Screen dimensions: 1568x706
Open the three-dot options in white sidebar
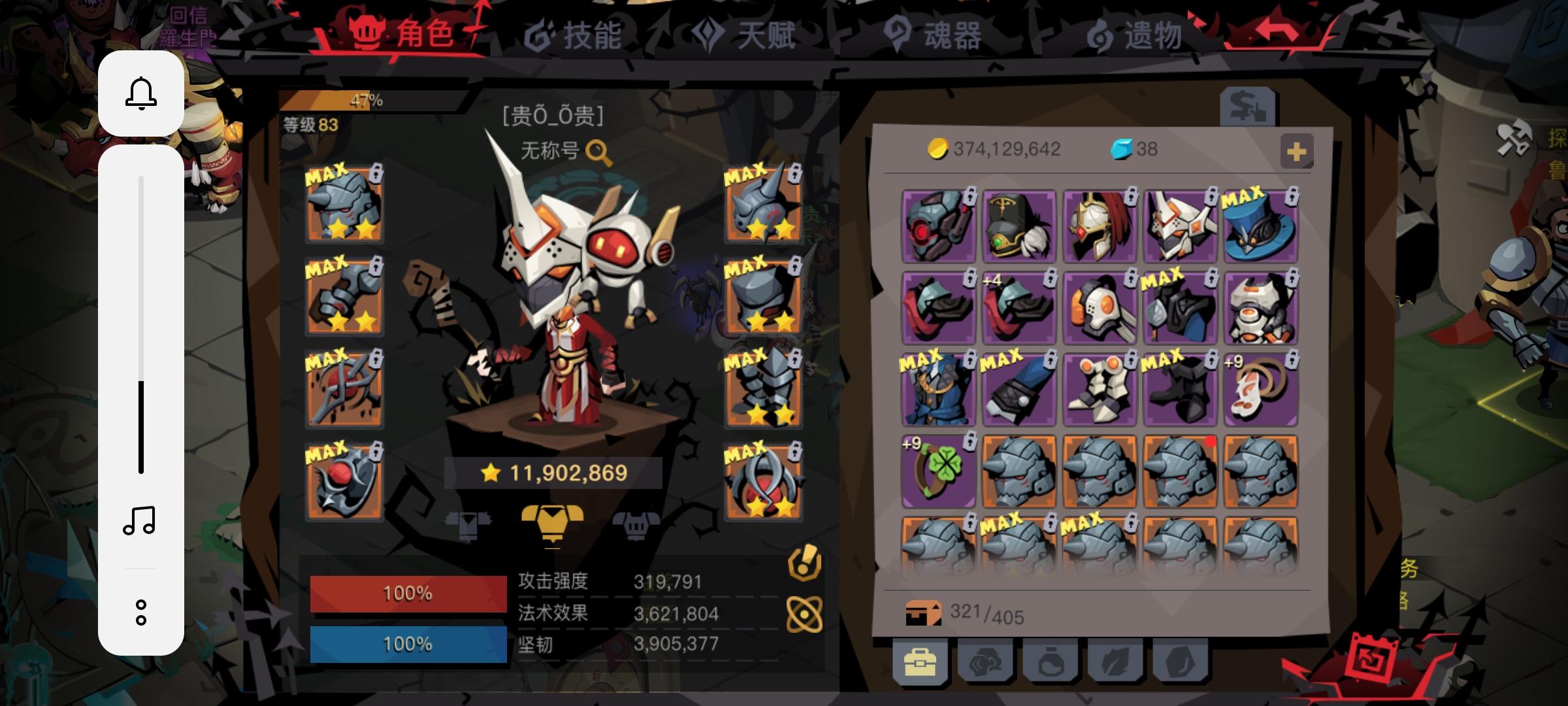click(140, 613)
